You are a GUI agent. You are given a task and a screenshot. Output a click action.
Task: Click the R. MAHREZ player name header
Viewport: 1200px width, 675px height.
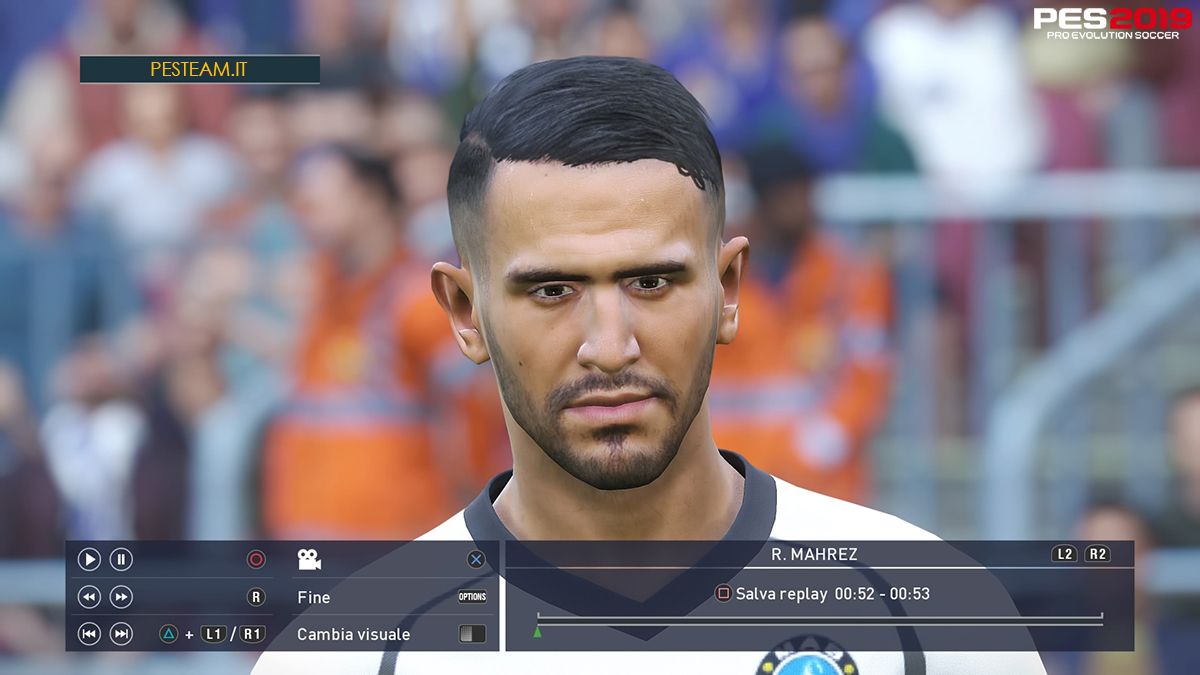814,554
